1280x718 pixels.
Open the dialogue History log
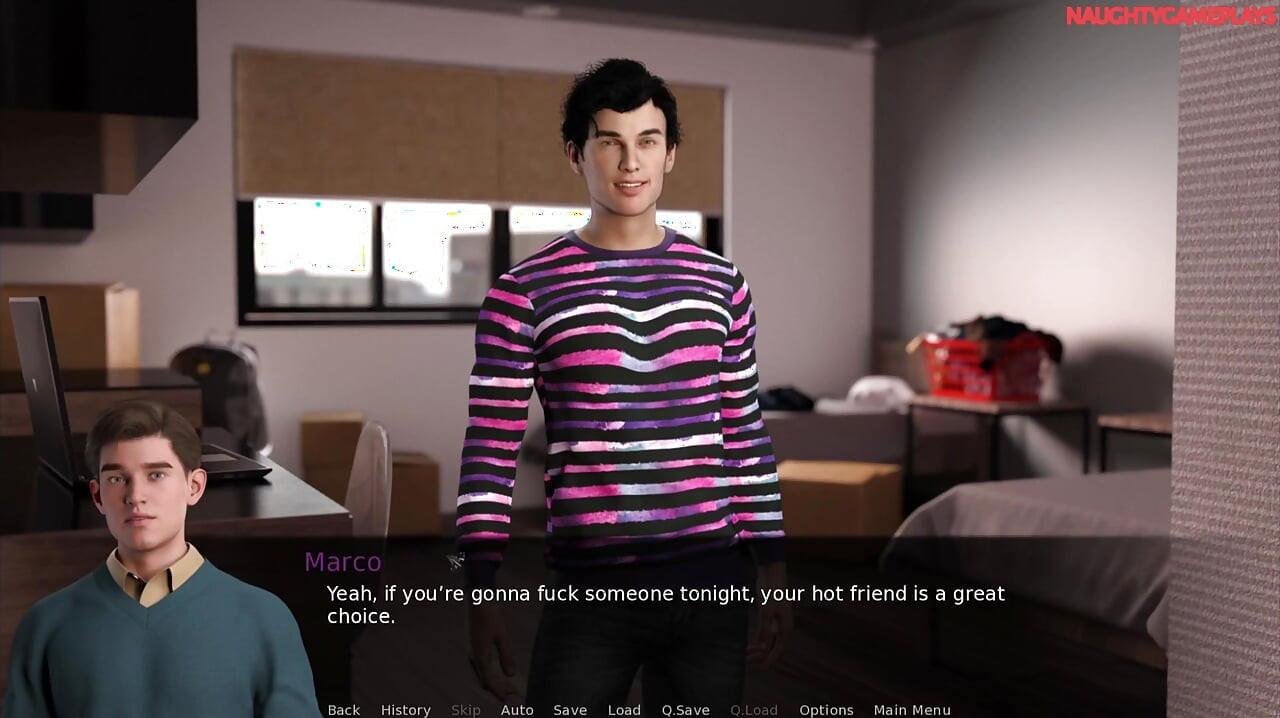405,710
